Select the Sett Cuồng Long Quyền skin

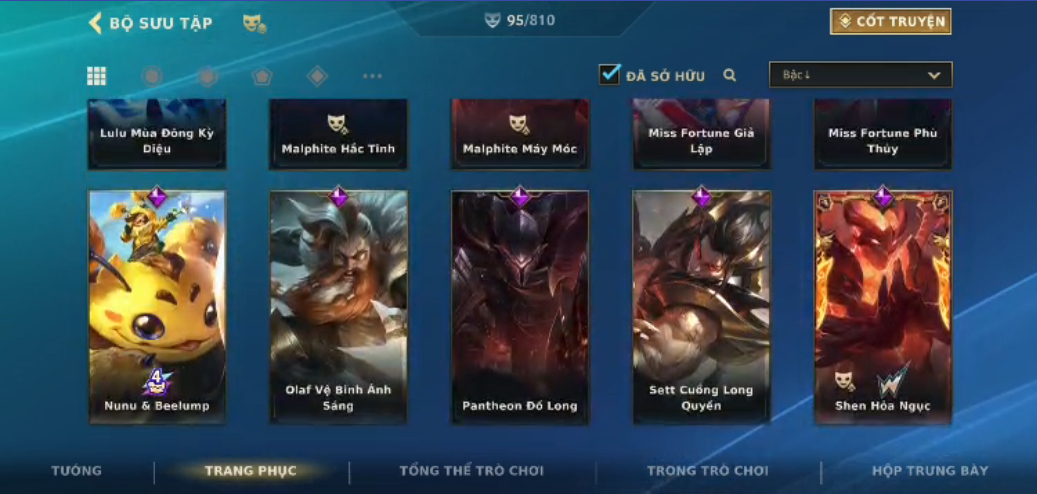pos(701,307)
